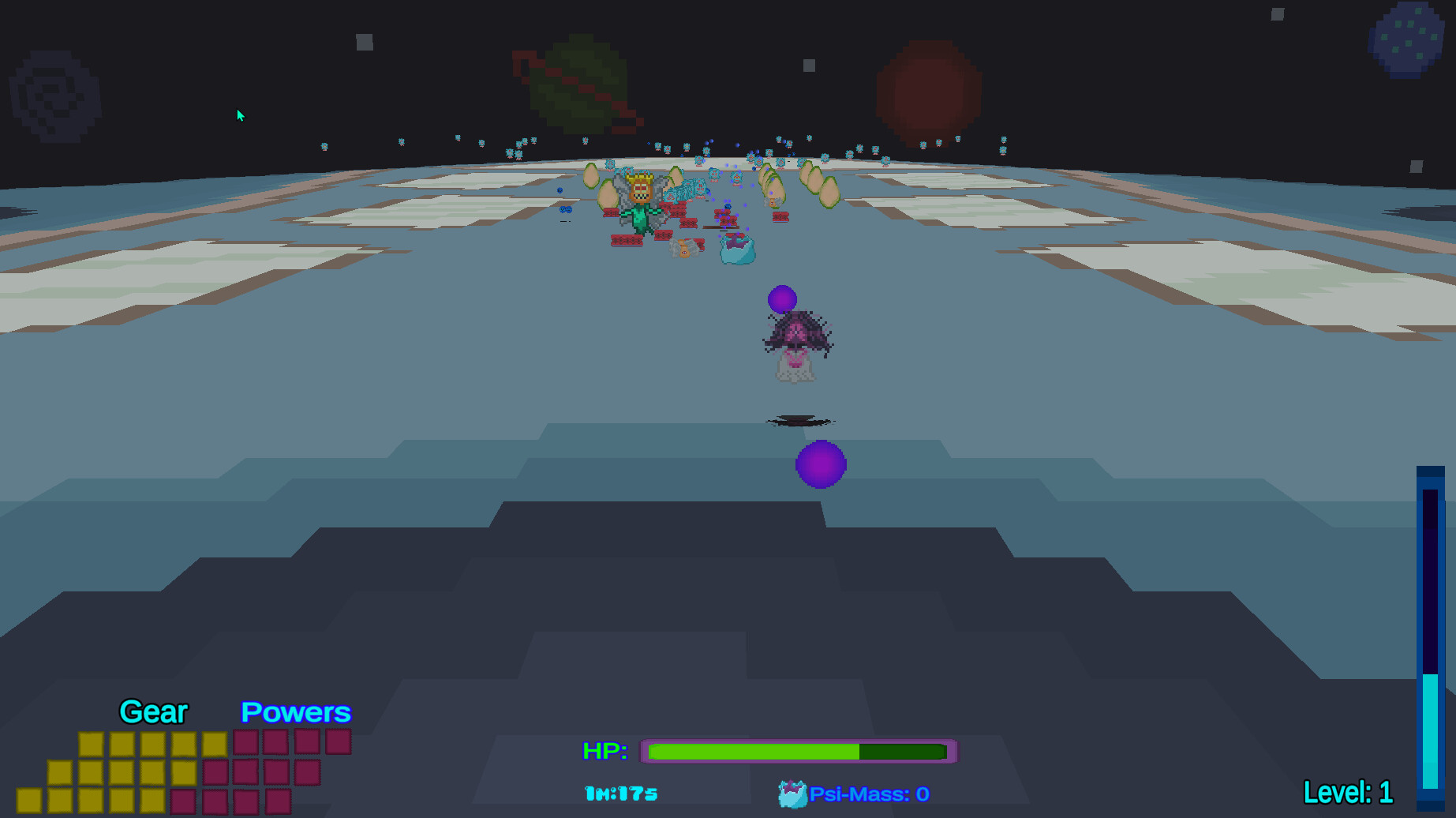
Task: Select the second Gear slot in the top row
Action: click(122, 743)
